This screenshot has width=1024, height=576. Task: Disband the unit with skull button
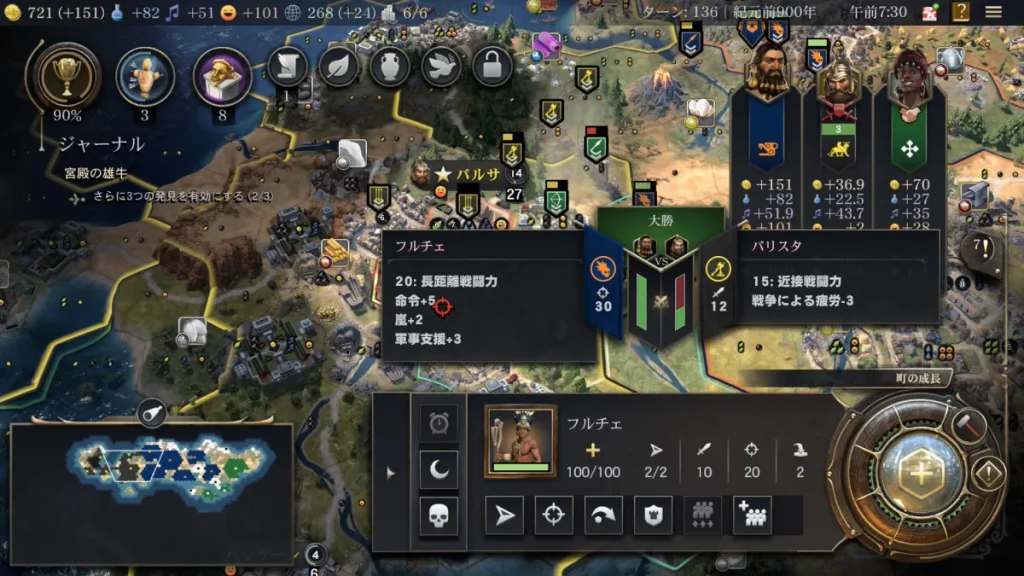439,516
